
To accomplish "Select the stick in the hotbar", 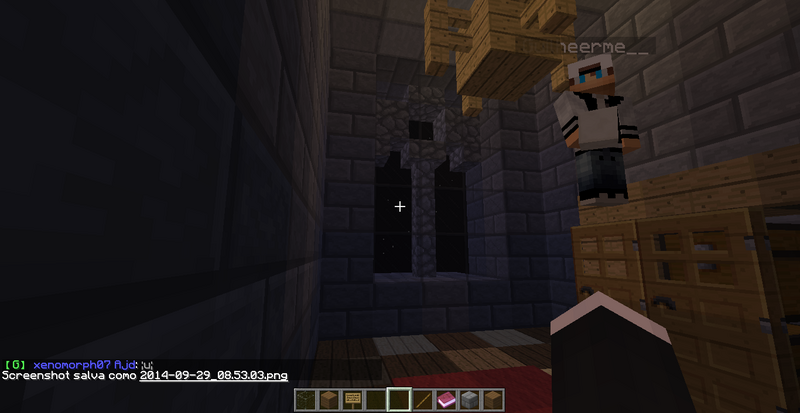I will [x=422, y=400].
